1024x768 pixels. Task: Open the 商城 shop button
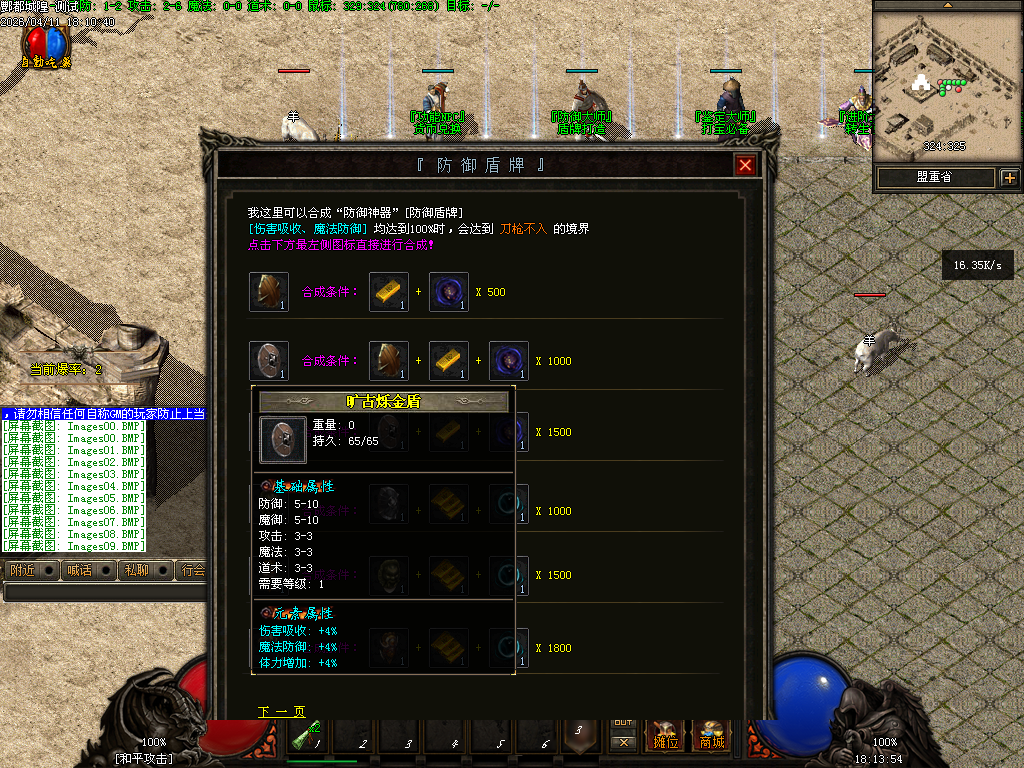coord(712,736)
